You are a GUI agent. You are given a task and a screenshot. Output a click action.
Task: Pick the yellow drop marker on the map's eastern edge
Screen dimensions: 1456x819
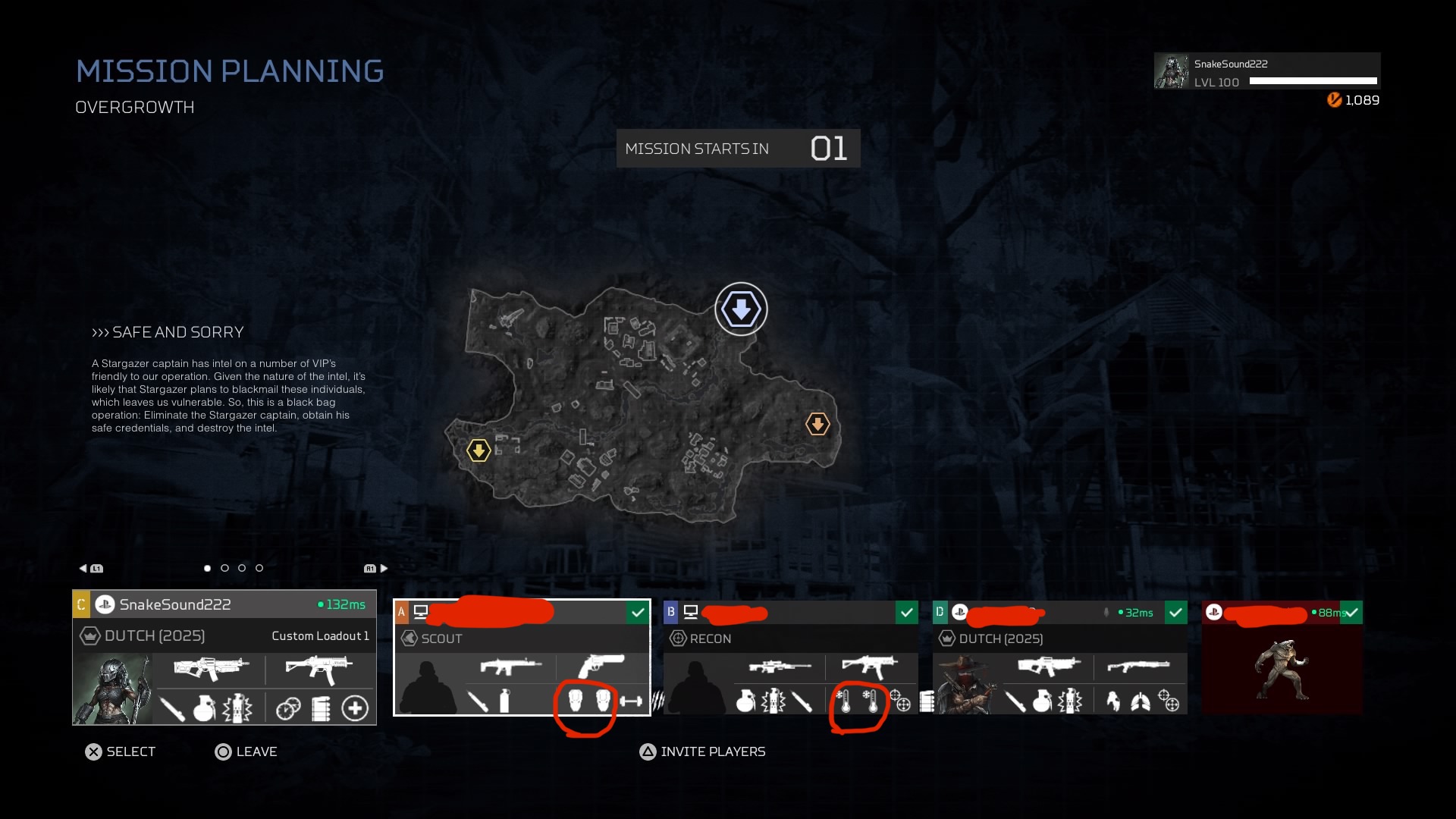[817, 424]
